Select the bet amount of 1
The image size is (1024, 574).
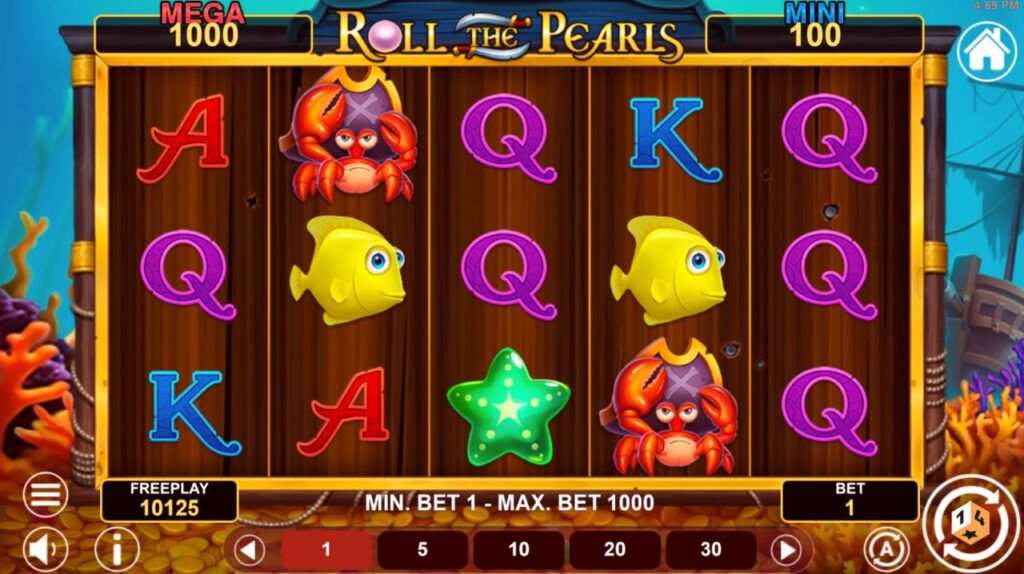click(x=326, y=550)
